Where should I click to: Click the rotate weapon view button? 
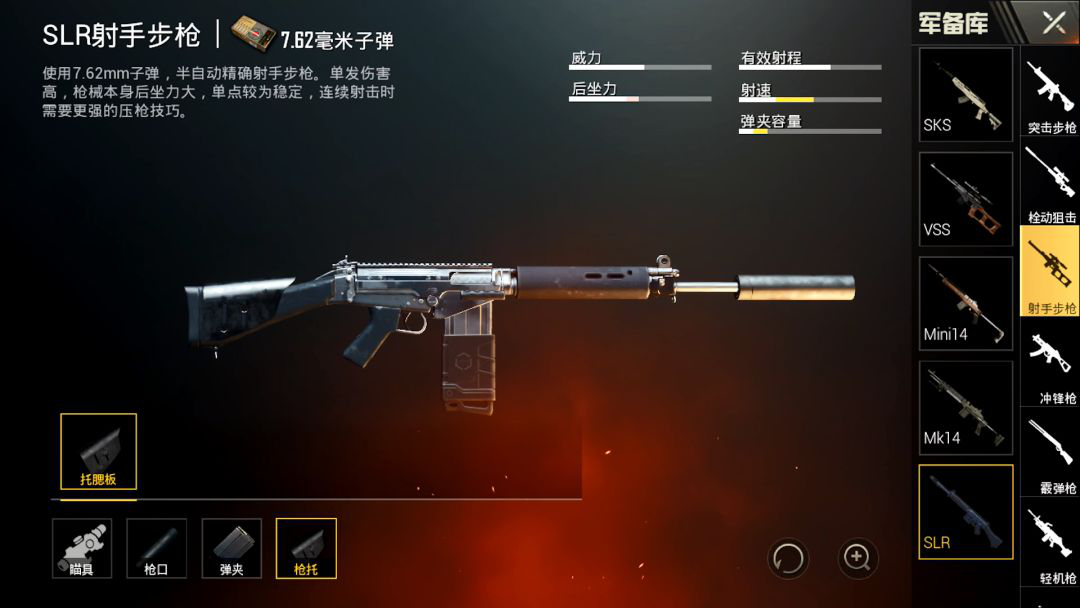788,557
